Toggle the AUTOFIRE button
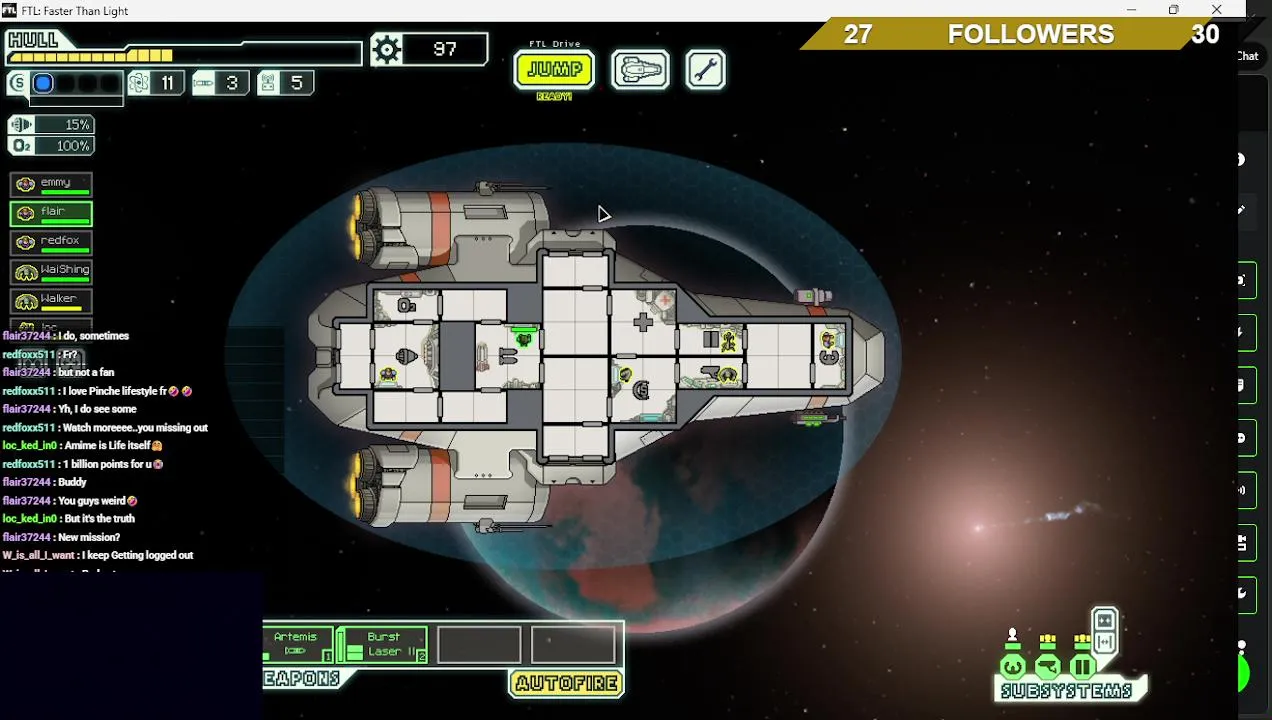 [x=567, y=684]
